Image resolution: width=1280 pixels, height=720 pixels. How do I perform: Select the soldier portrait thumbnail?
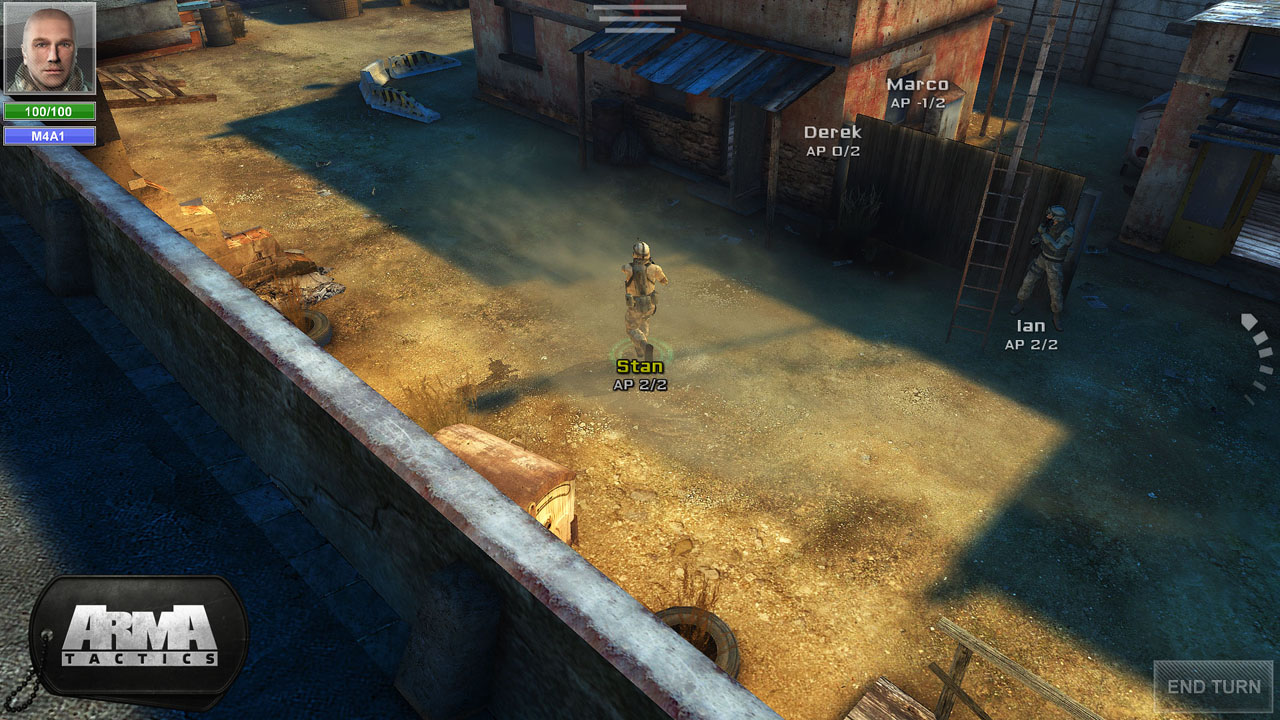point(50,48)
